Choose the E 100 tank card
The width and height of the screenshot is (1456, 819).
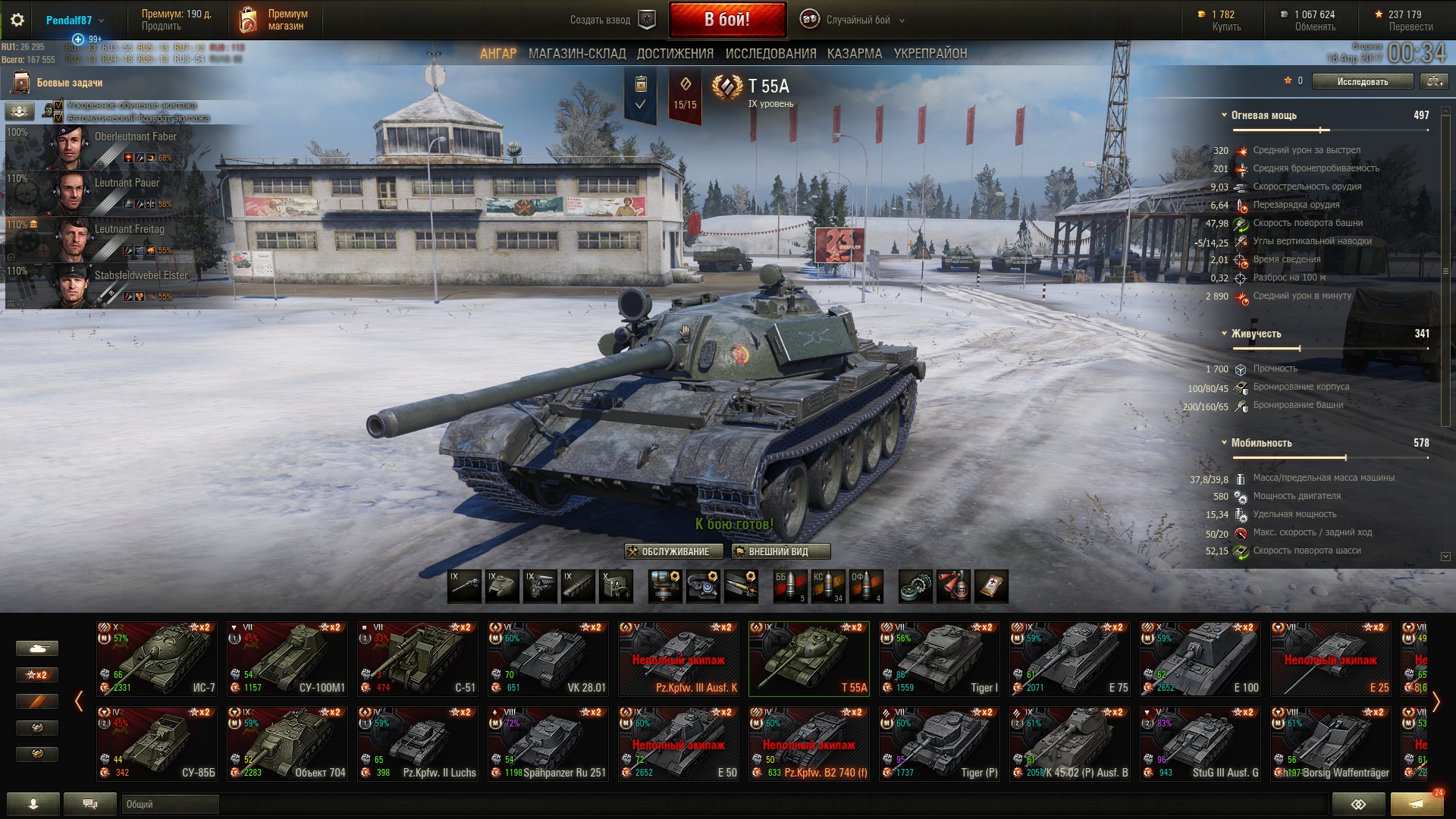click(1200, 658)
